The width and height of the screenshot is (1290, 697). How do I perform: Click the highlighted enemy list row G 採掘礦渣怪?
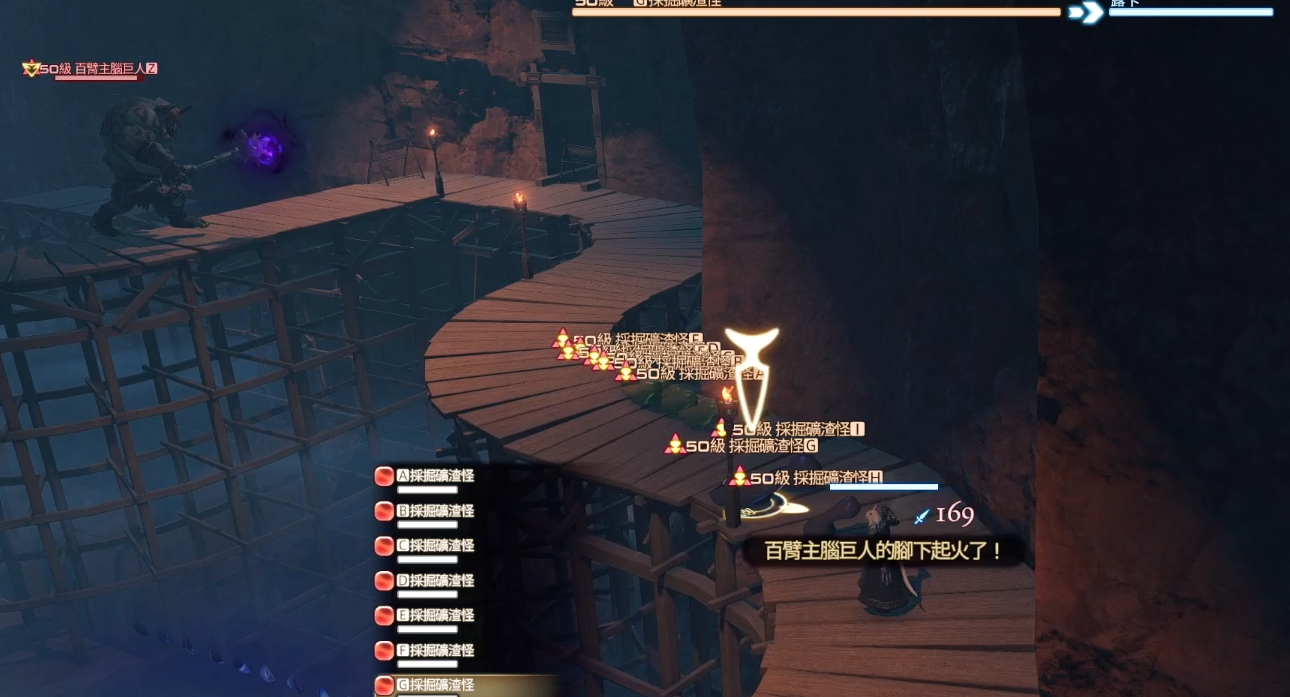pyautogui.click(x=435, y=685)
